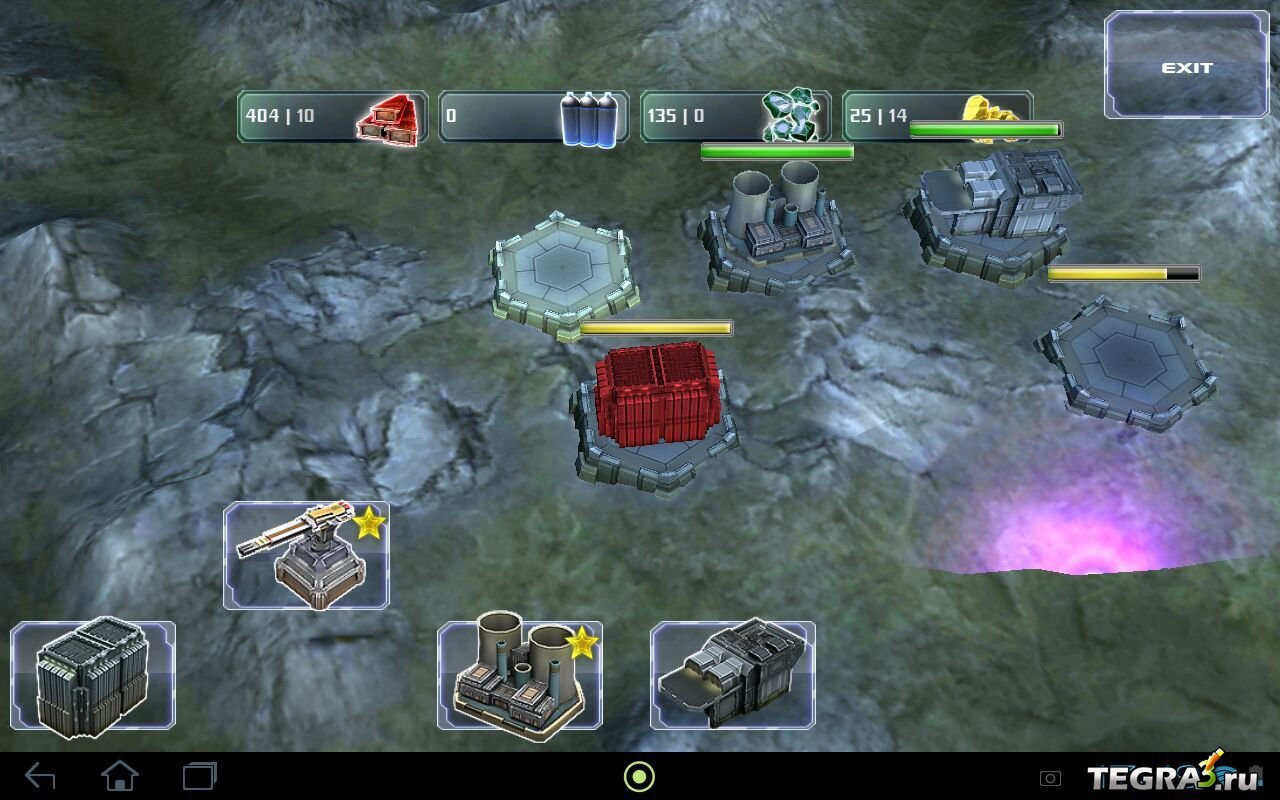The image size is (1280, 800).
Task: Show Android recent apps
Action: click(x=199, y=776)
